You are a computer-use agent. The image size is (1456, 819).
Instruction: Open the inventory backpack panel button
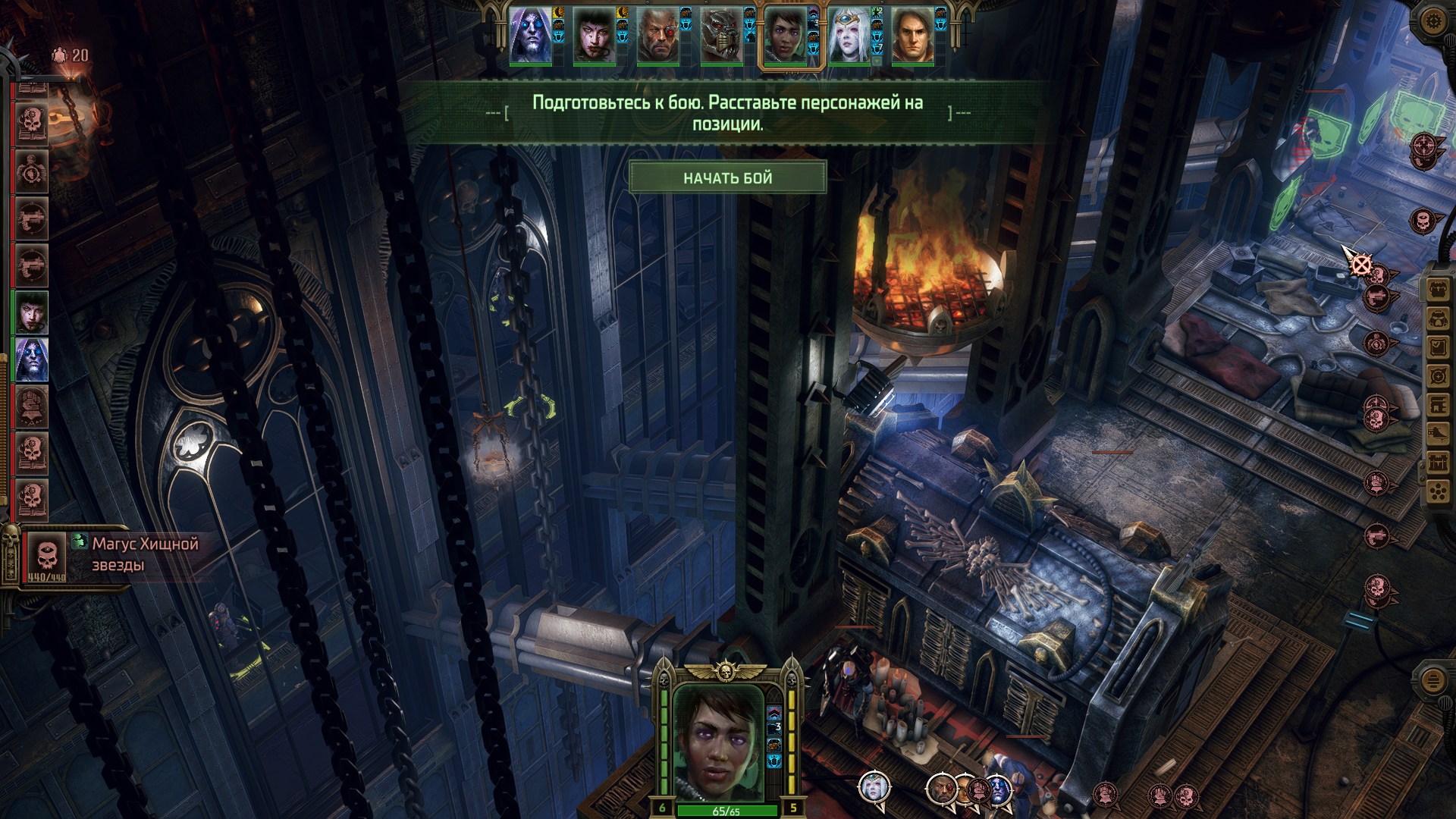pyautogui.click(x=1439, y=290)
